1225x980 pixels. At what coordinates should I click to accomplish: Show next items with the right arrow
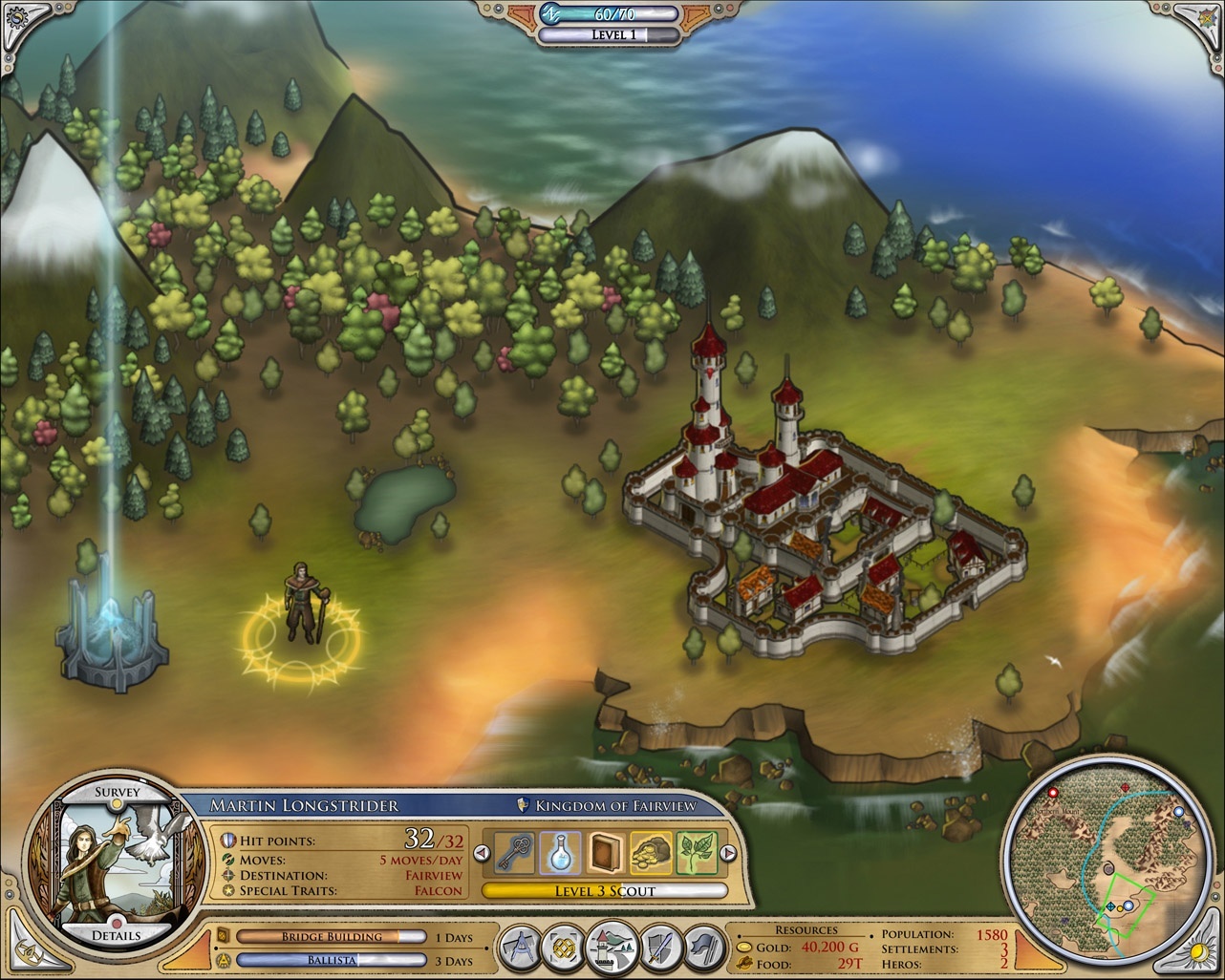[x=727, y=853]
